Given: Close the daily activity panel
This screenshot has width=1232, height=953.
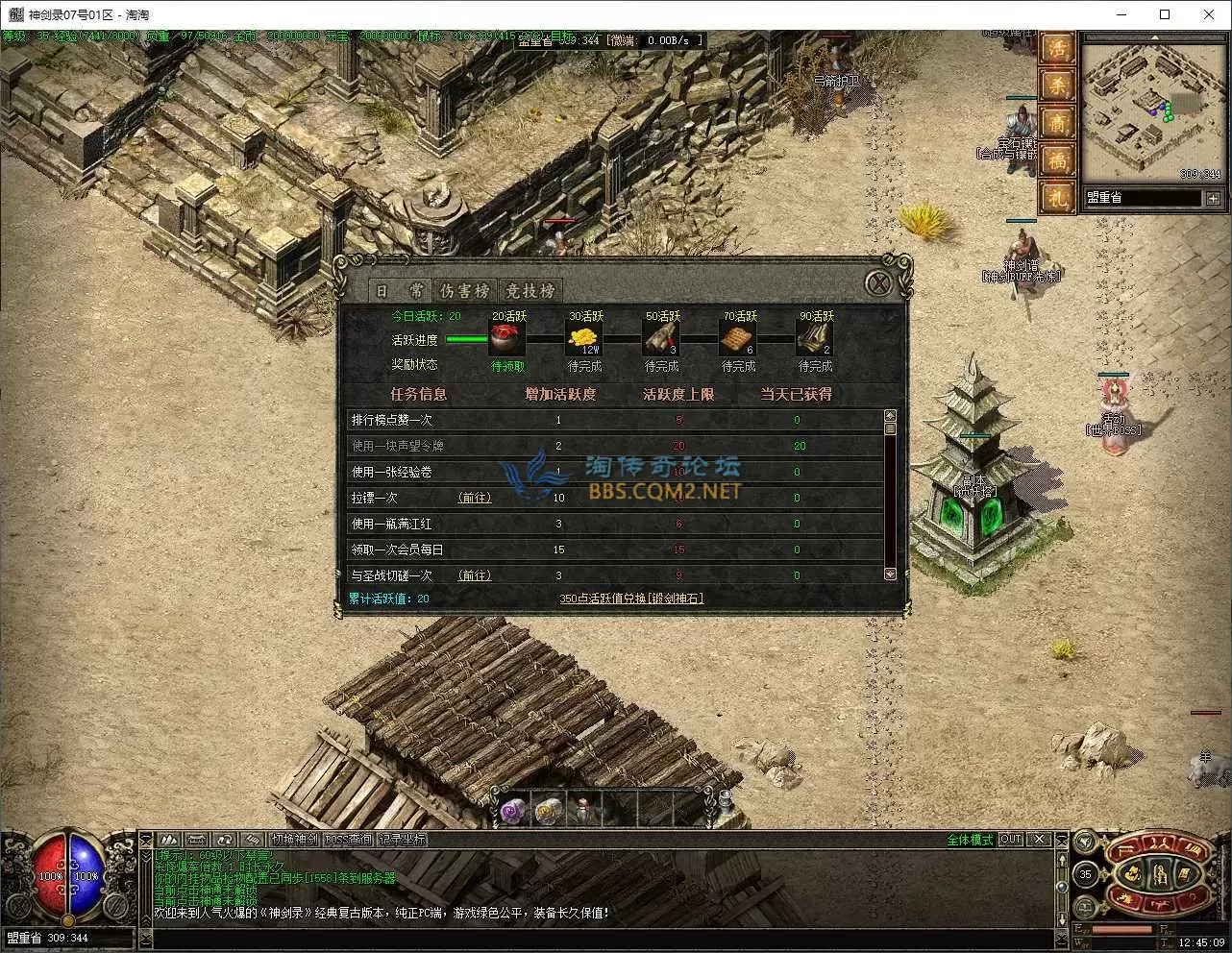Looking at the screenshot, I should [876, 283].
